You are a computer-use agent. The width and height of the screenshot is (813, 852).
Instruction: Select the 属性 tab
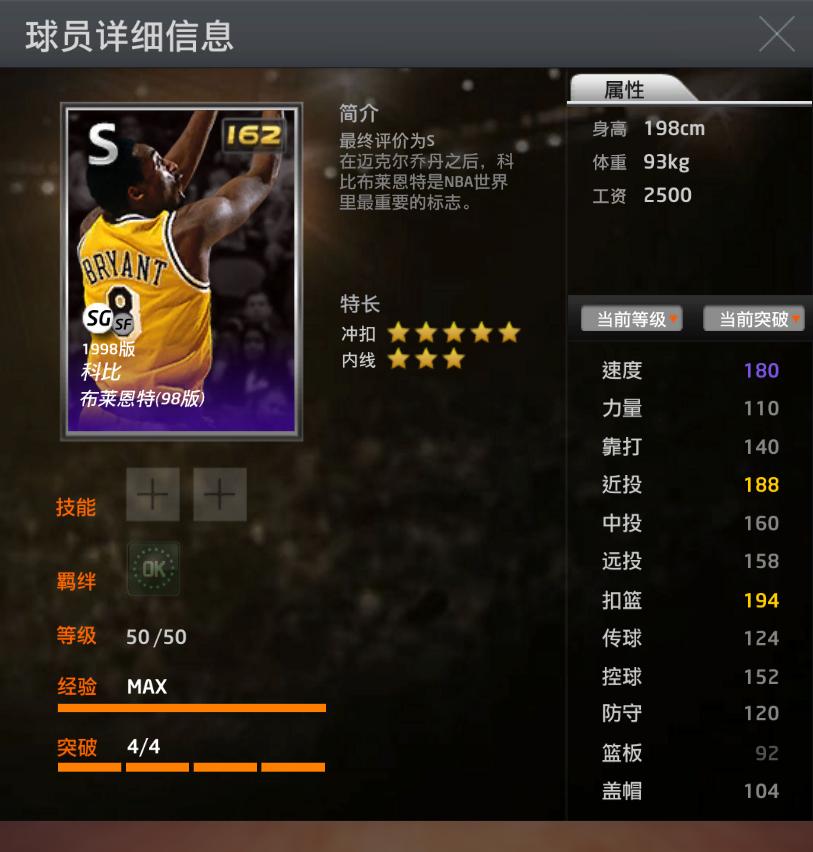point(625,90)
